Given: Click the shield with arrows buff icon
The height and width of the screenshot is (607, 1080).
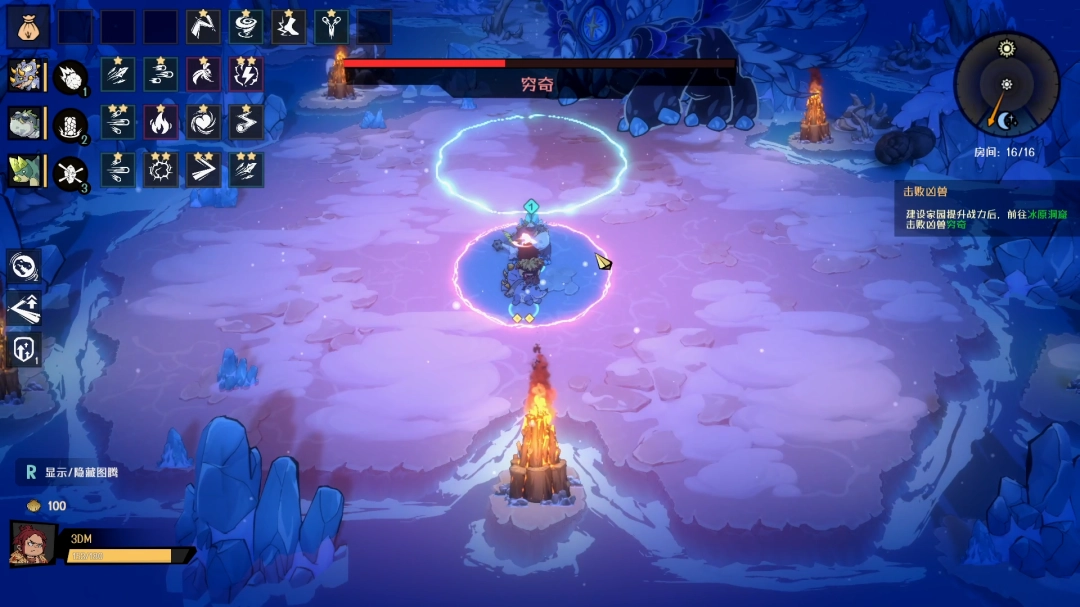Looking at the screenshot, I should pyautogui.click(x=24, y=350).
